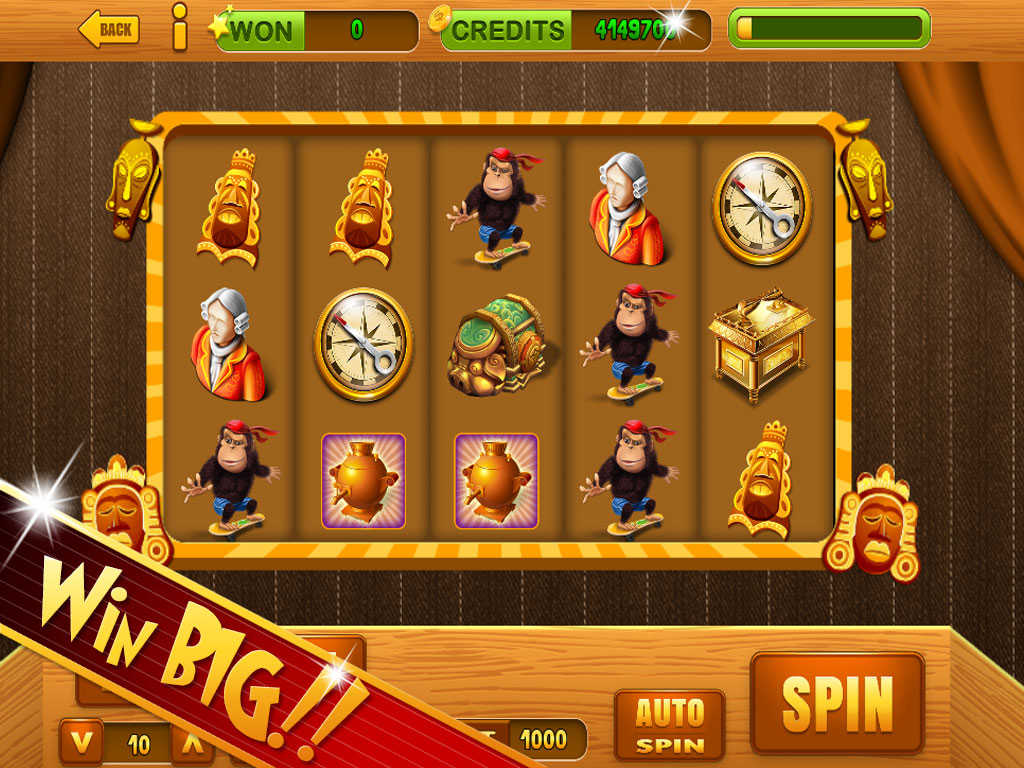Viewport: 1024px width, 768px height.
Task: Decrease the value with the V arrow
Action: (83, 742)
